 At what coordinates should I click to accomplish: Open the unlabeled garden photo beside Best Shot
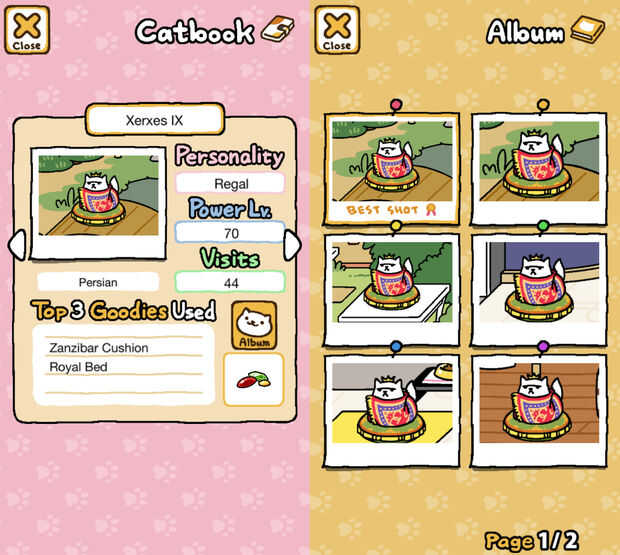[x=539, y=163]
